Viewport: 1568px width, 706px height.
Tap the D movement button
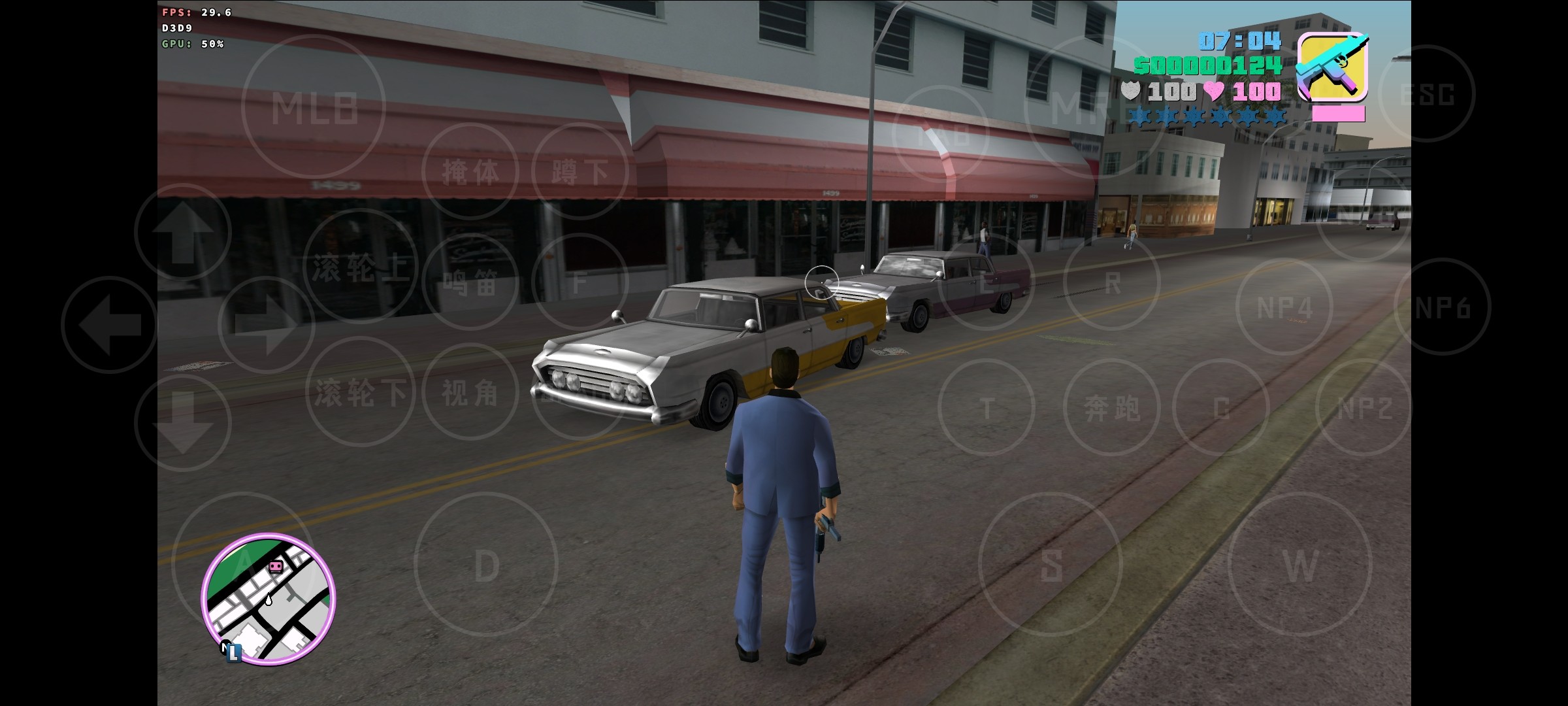tap(486, 565)
